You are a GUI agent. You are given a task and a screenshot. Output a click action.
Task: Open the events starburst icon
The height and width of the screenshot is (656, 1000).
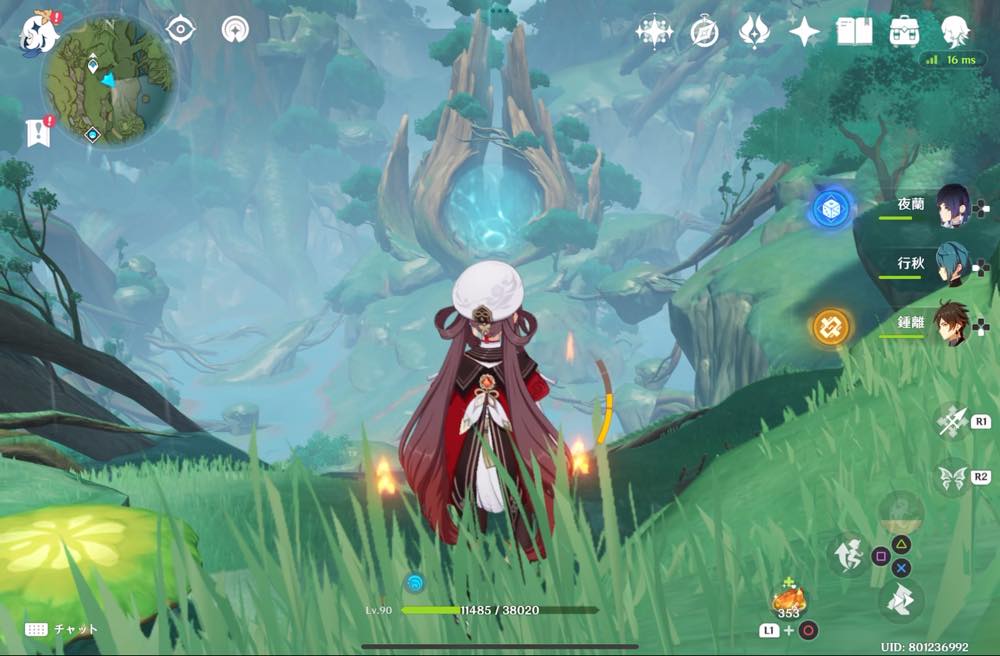[654, 32]
